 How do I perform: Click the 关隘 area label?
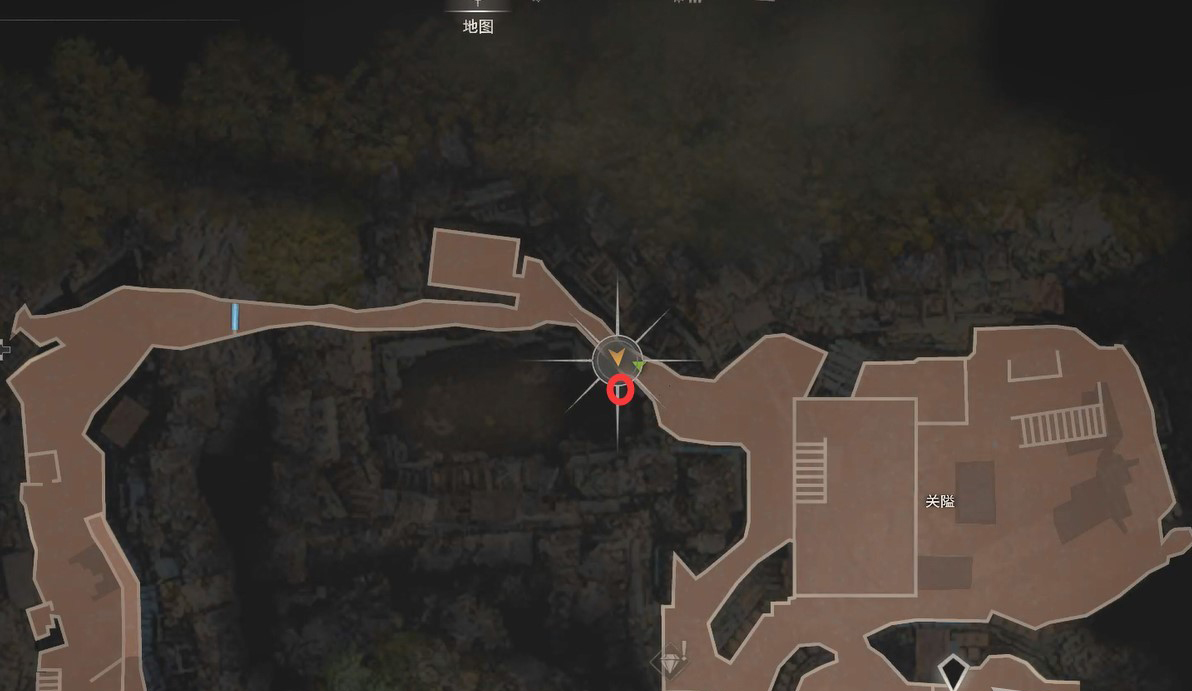[939, 501]
